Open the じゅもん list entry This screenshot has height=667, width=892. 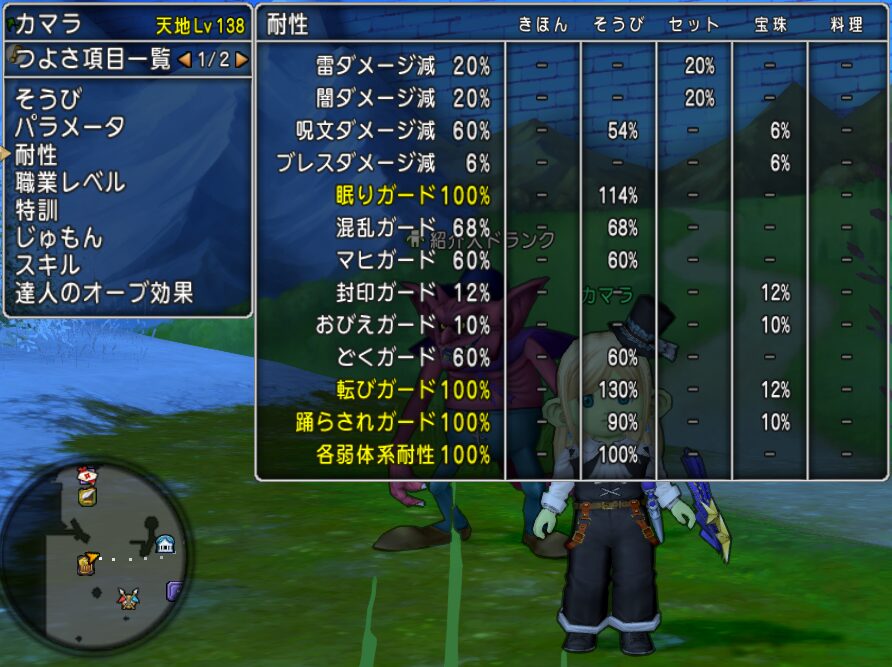58,238
